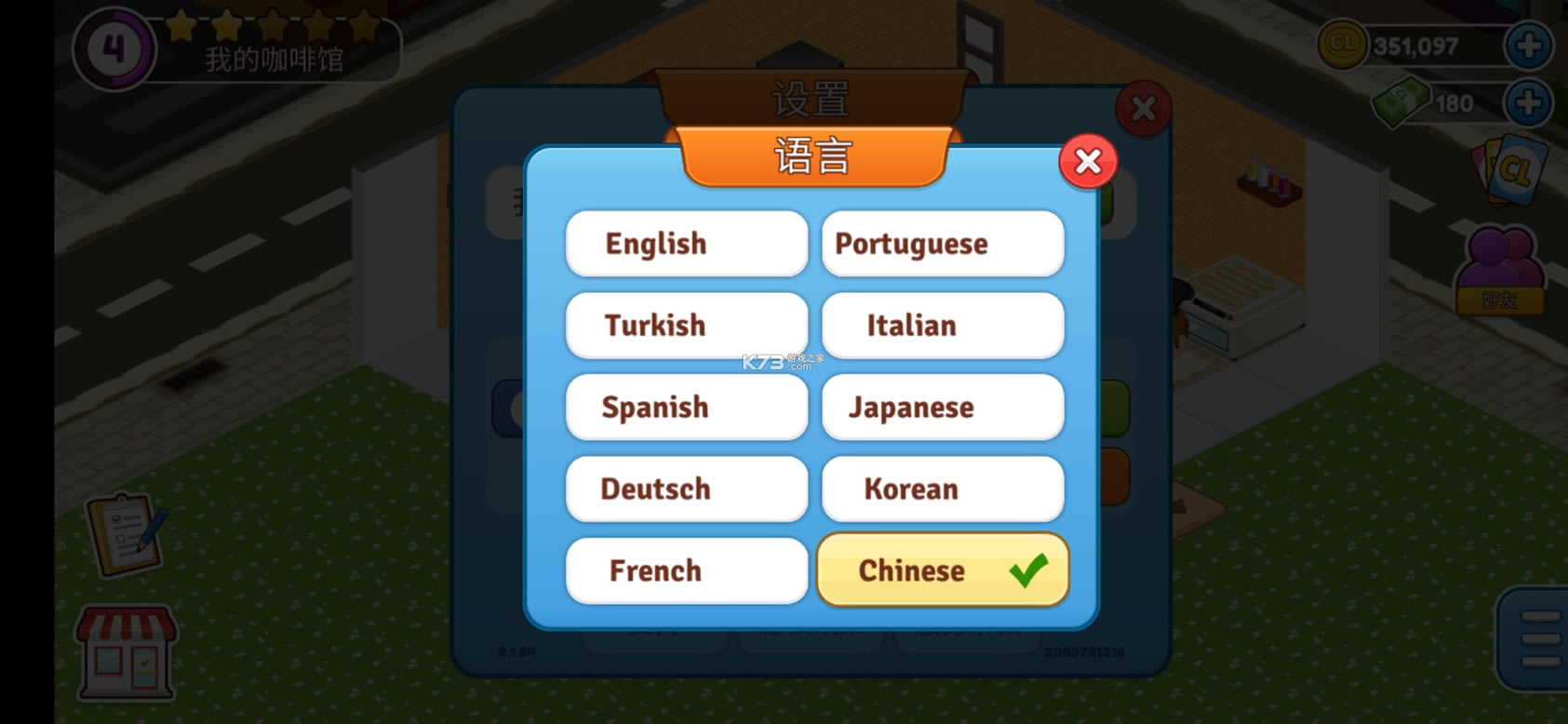Image resolution: width=1568 pixels, height=724 pixels.
Task: Select English as the game language
Action: [x=686, y=244]
